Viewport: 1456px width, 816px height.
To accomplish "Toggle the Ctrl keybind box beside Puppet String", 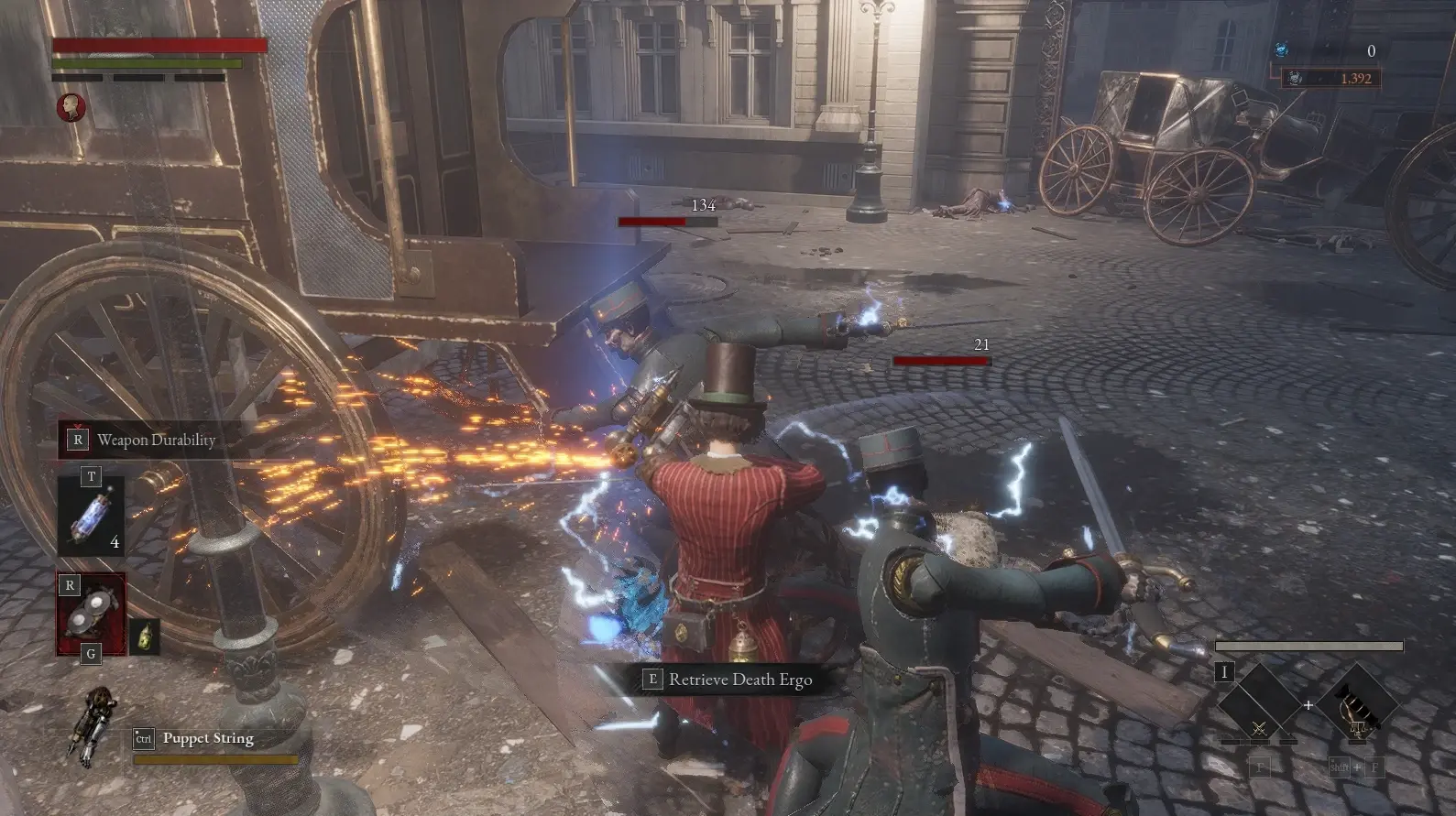I will 144,737.
